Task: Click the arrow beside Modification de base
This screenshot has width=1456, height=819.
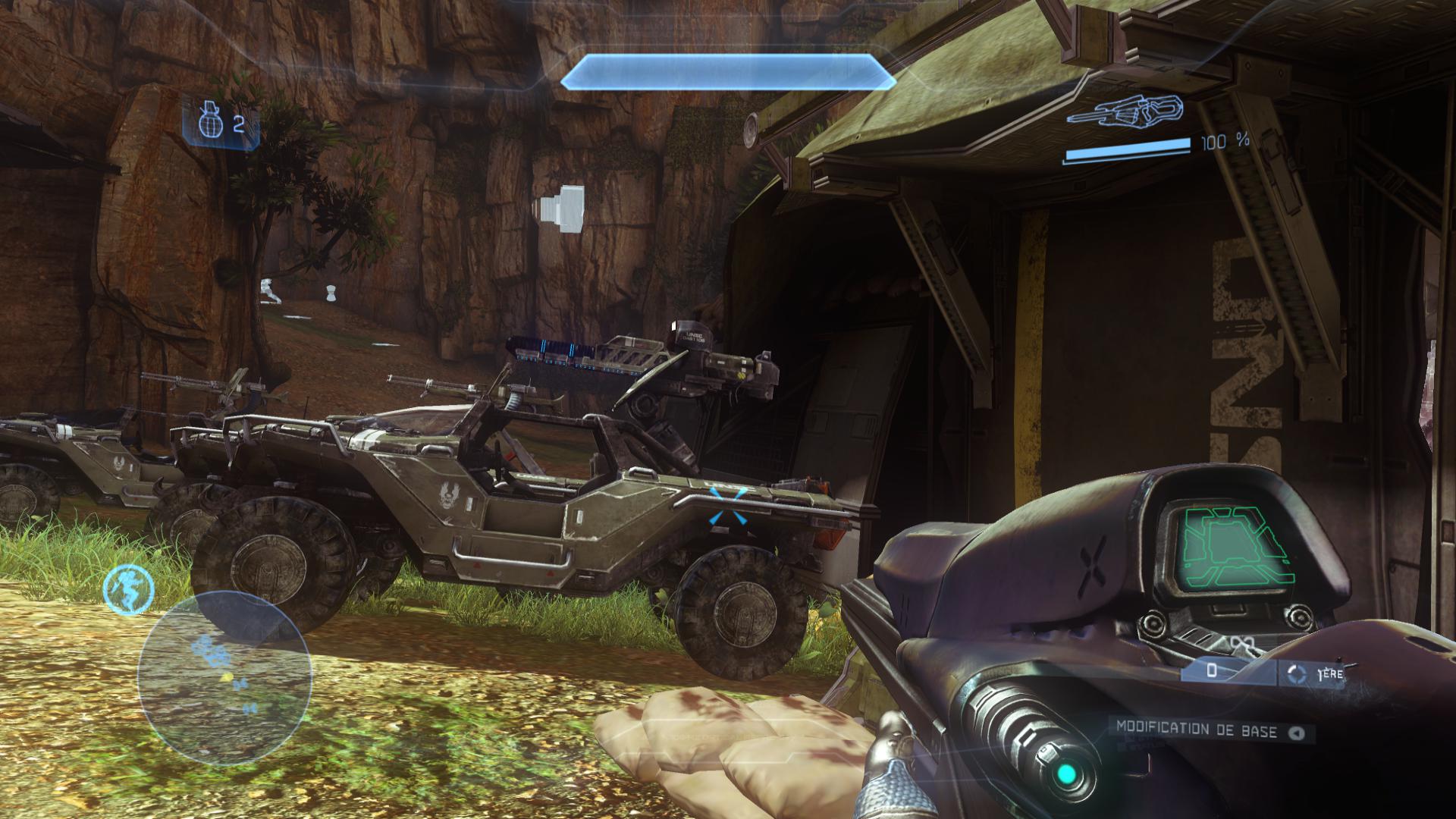Action: 1296,733
